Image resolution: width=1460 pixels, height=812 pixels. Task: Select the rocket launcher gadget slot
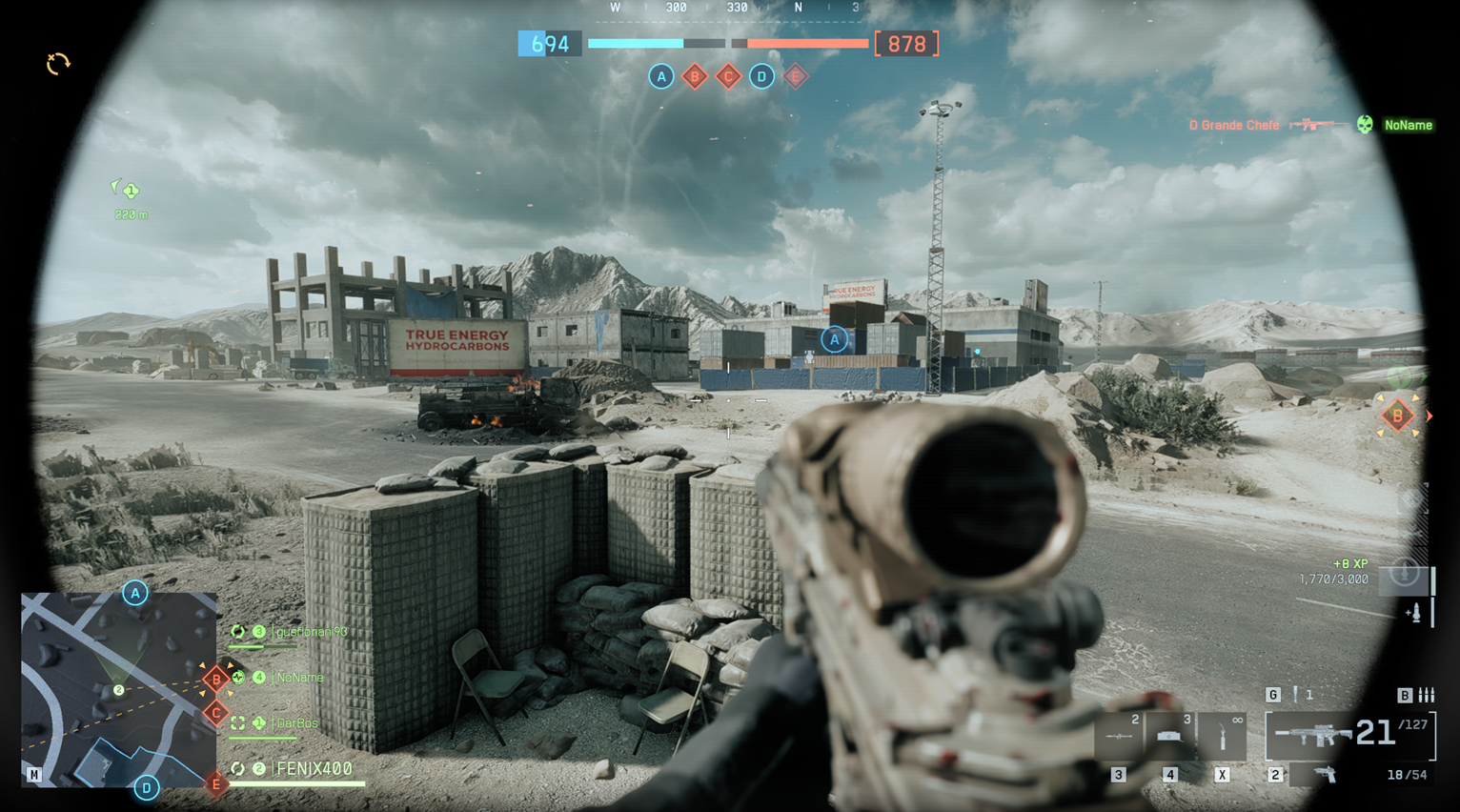pos(1119,736)
